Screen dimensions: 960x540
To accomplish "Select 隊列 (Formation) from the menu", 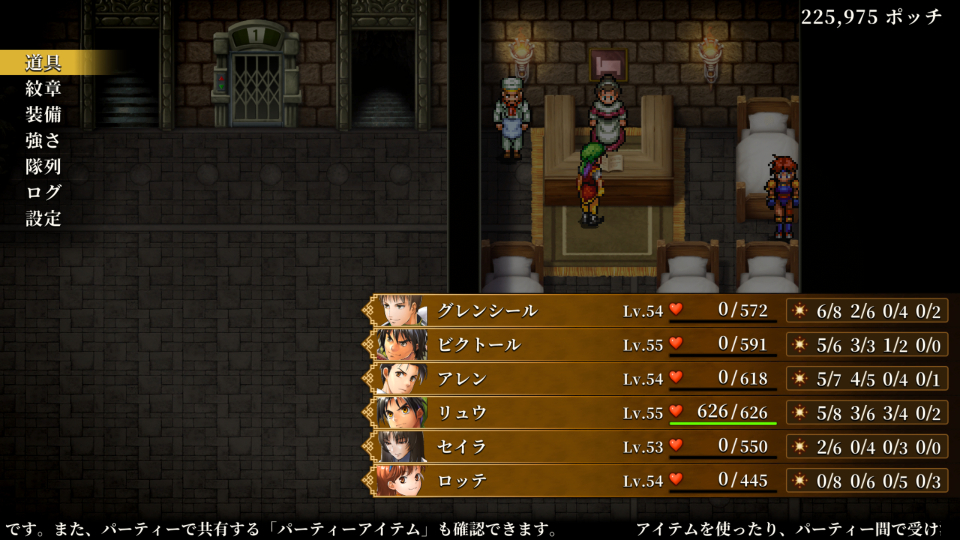I will click(x=44, y=167).
